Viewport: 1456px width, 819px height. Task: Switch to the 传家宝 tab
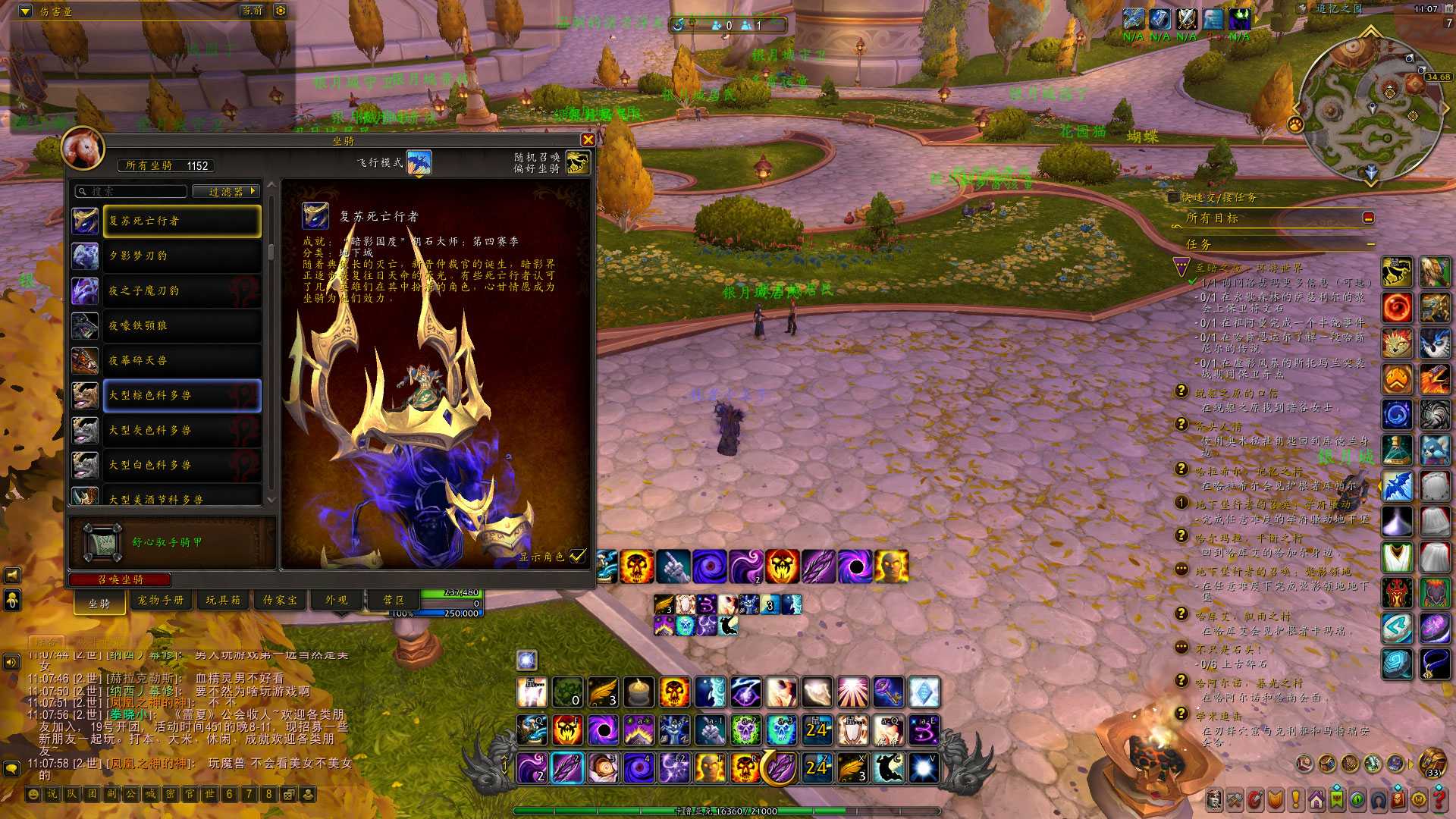pos(280,600)
